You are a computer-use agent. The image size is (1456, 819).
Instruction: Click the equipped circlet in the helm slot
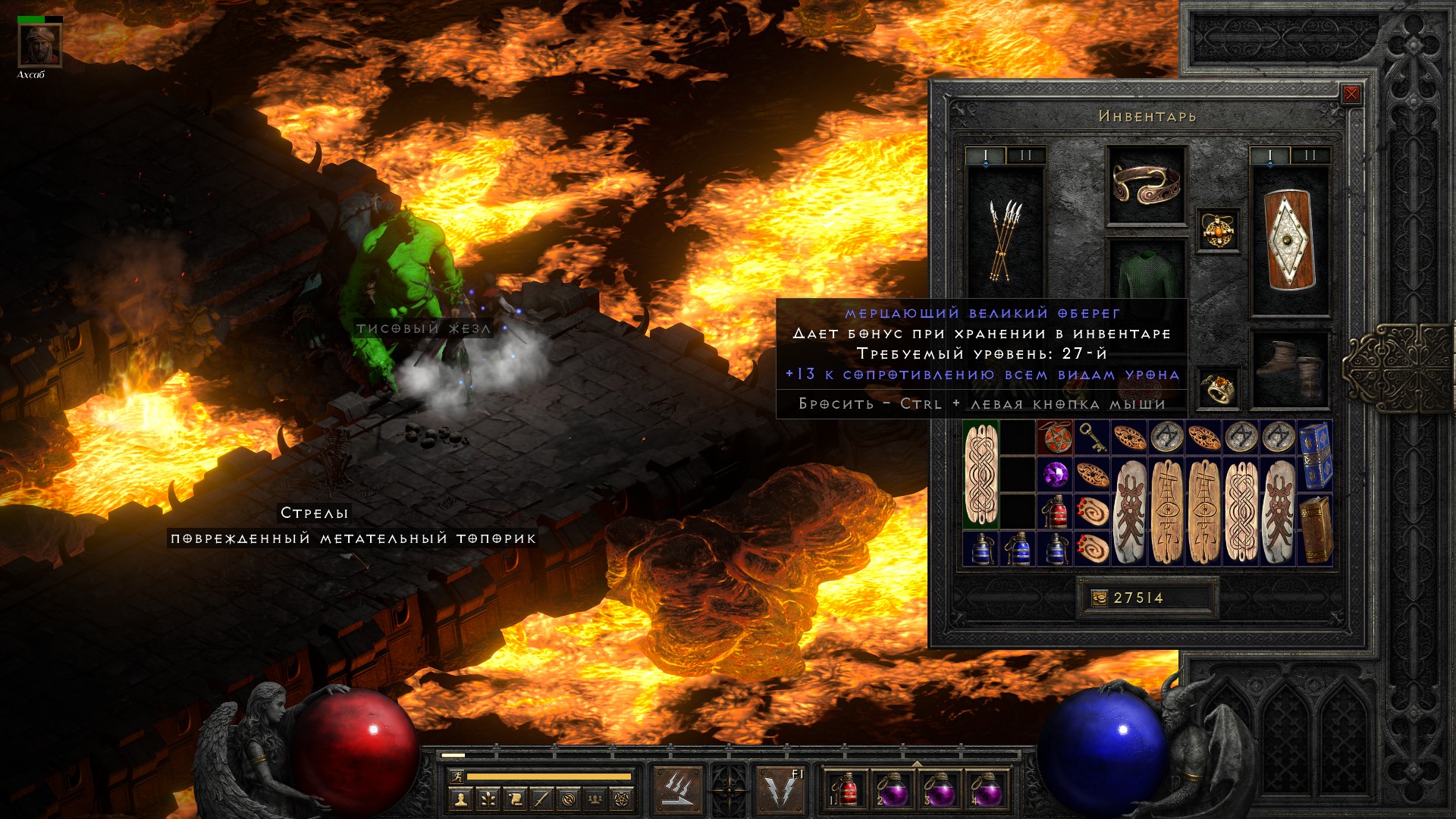(x=1146, y=185)
